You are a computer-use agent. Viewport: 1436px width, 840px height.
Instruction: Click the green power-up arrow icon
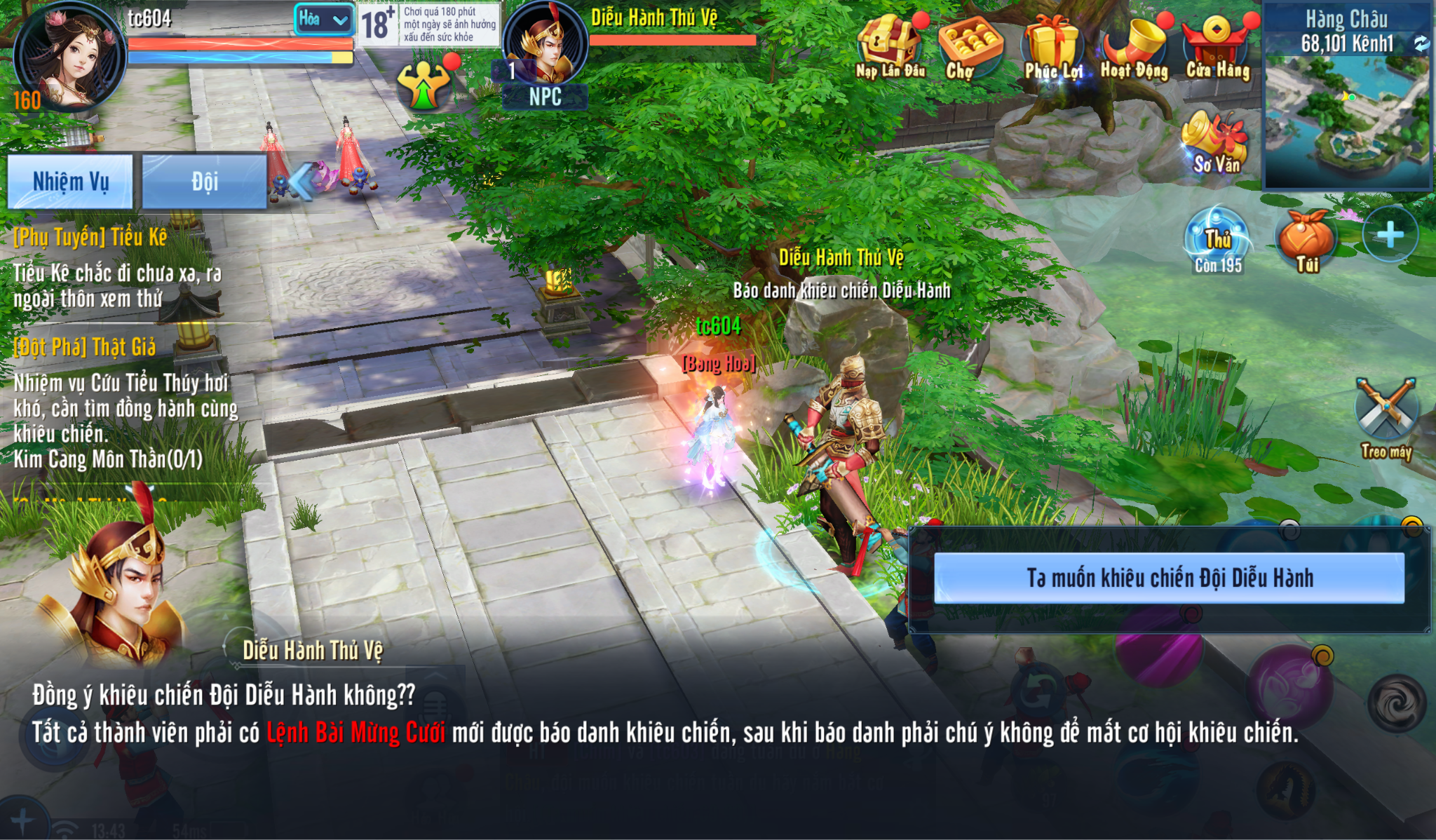pos(423,86)
